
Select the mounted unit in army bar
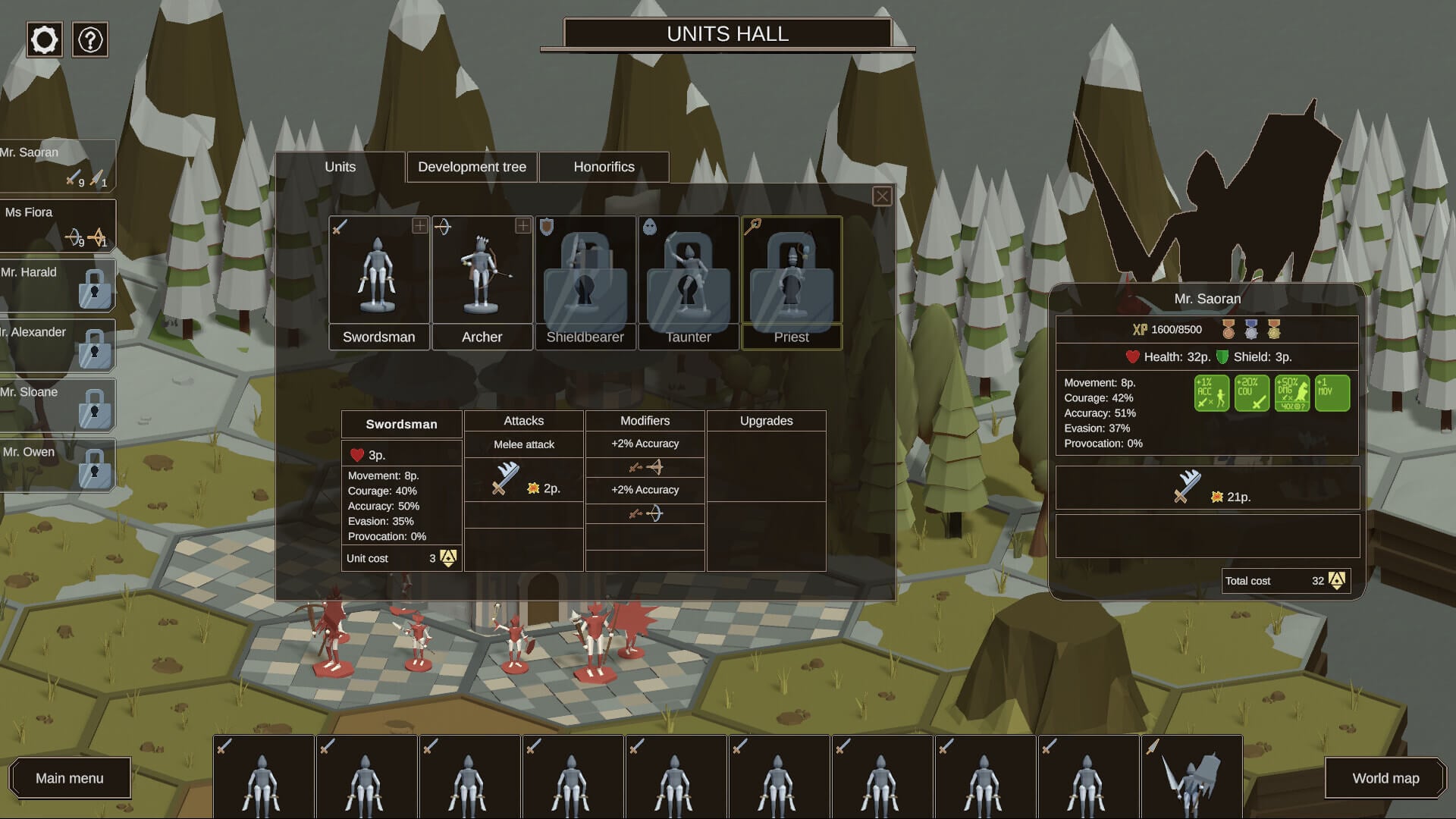(1191, 777)
